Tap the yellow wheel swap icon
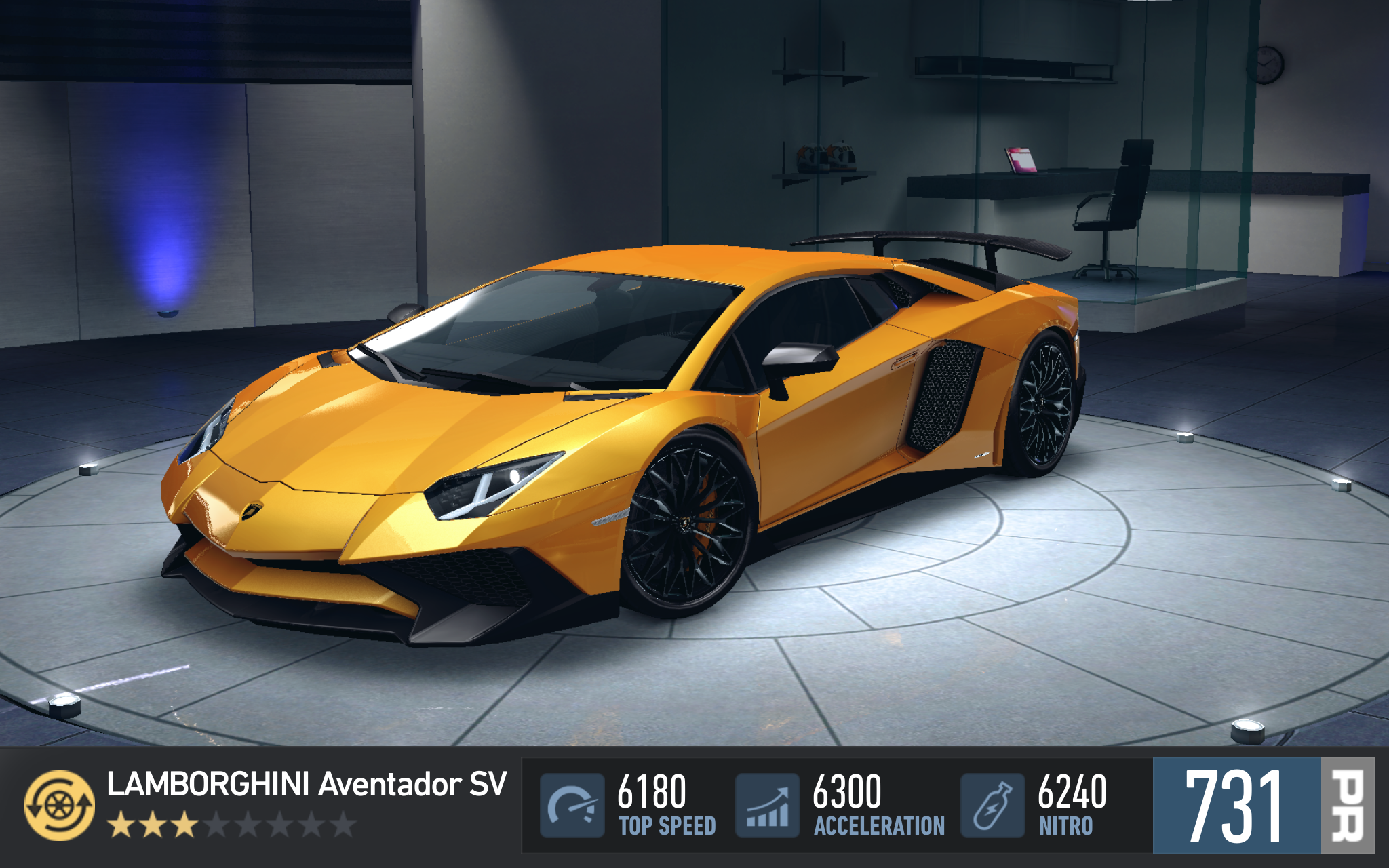Screen dimensions: 1389x868 click(x=60, y=805)
